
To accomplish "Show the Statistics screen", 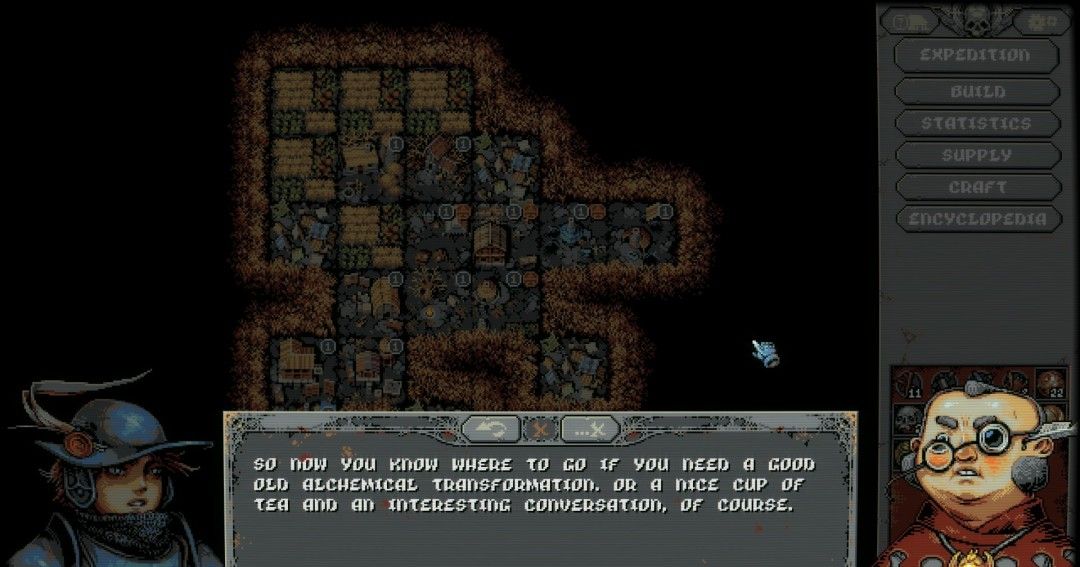I will [x=976, y=124].
